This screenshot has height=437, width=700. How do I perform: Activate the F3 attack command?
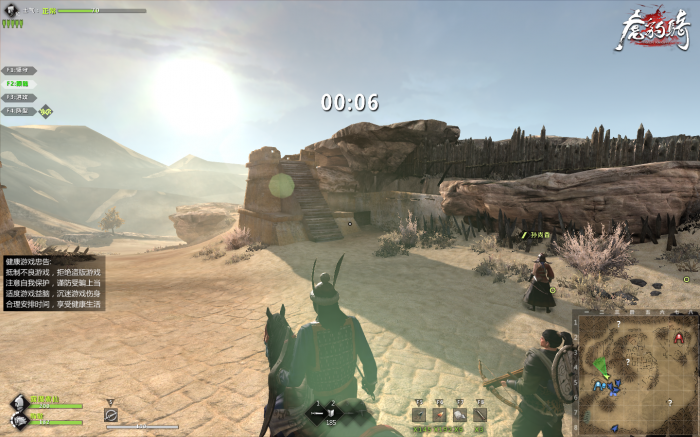click(17, 97)
